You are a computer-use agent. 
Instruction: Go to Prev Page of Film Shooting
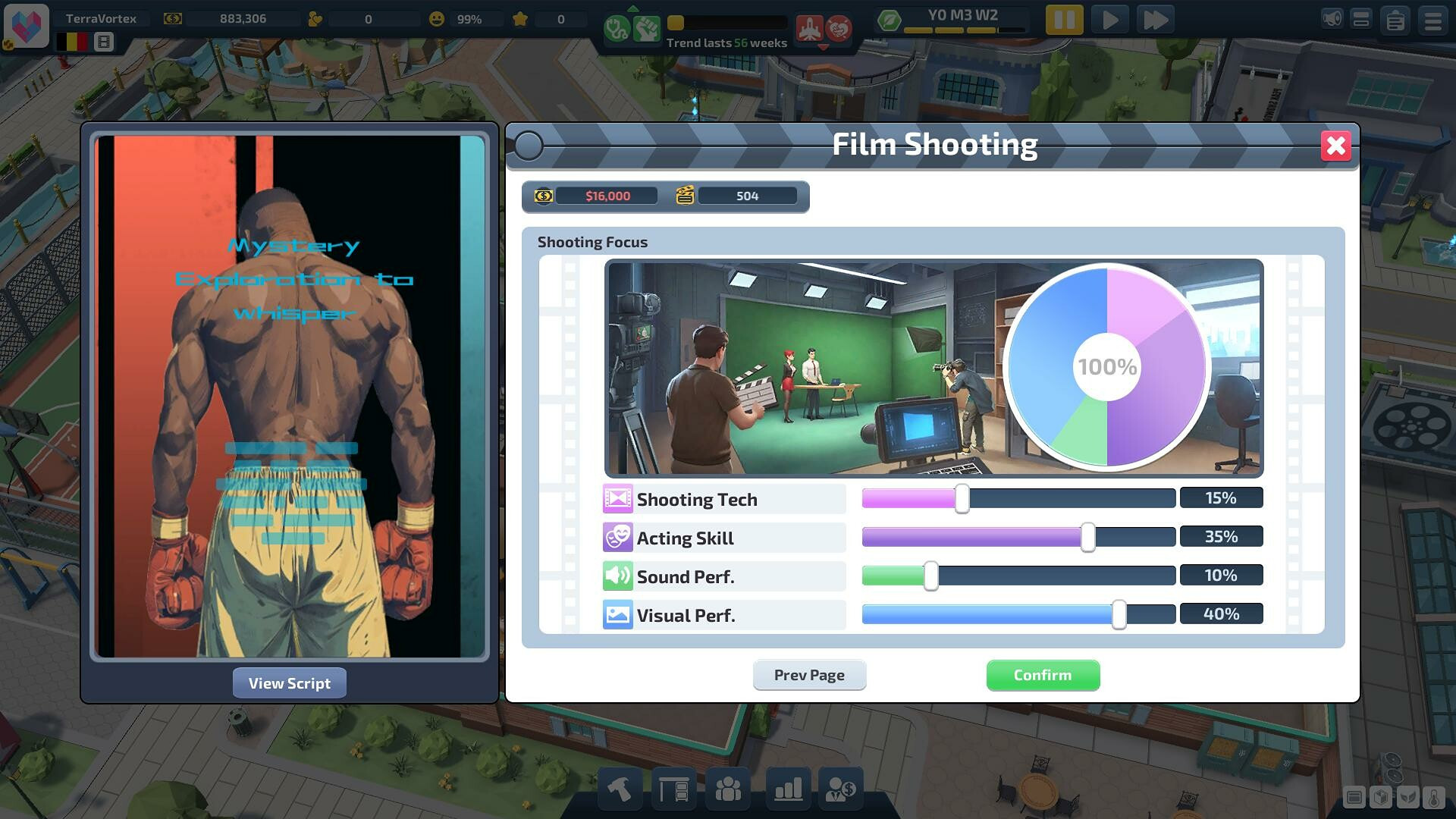[x=809, y=675]
